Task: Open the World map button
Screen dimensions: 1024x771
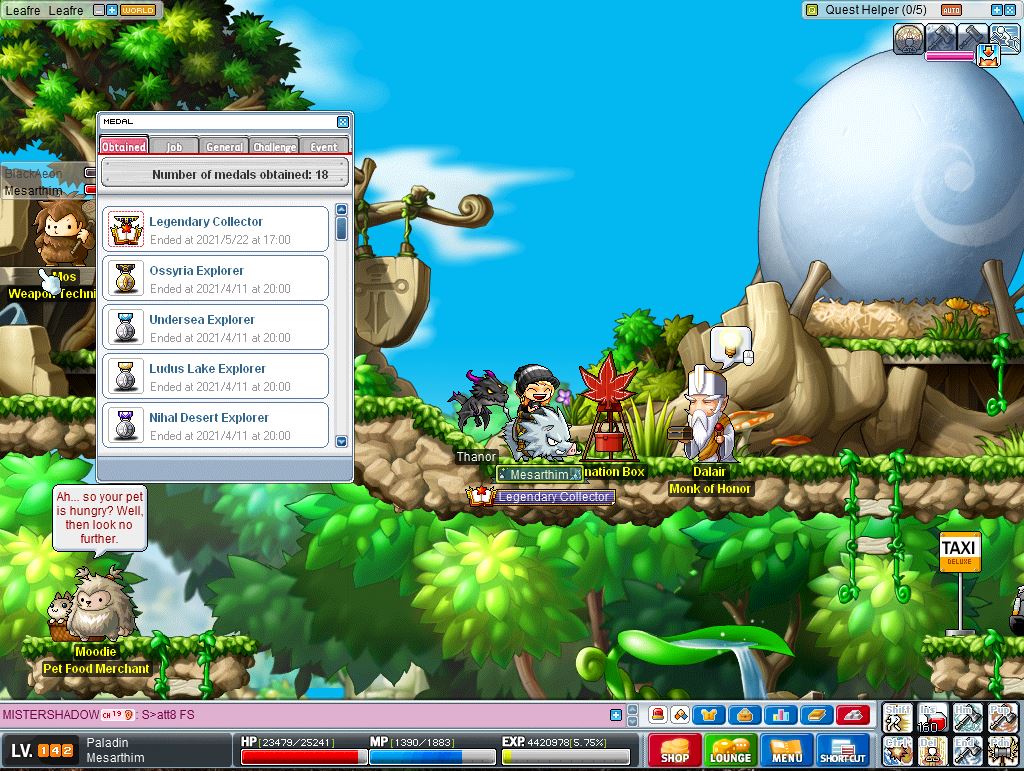Action: click(138, 10)
